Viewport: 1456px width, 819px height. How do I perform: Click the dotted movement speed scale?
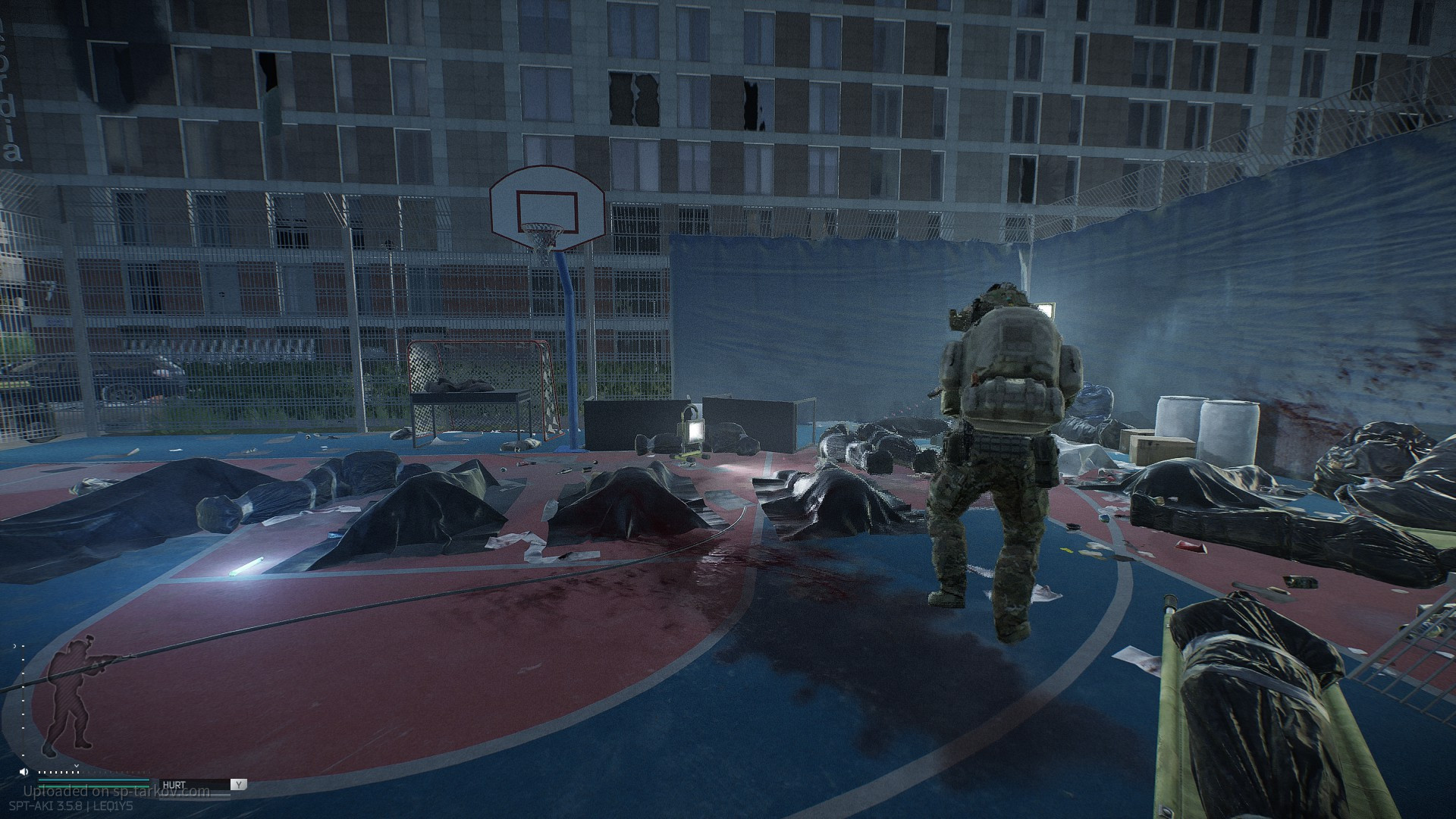coord(61,773)
